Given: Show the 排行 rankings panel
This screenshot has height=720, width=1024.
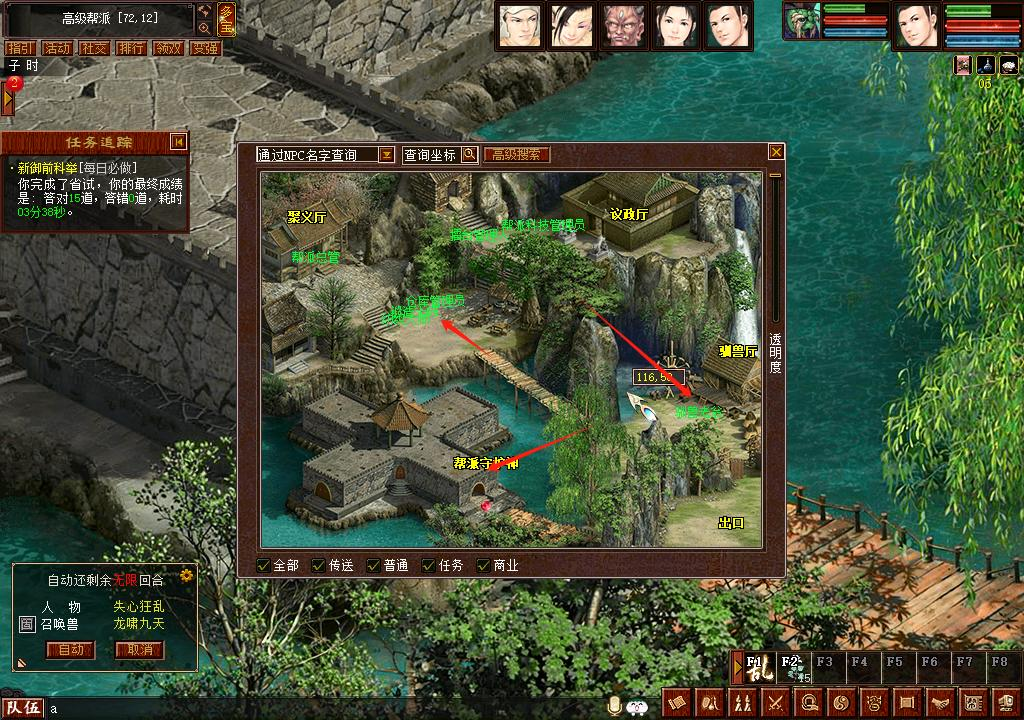Looking at the screenshot, I should (x=131, y=48).
